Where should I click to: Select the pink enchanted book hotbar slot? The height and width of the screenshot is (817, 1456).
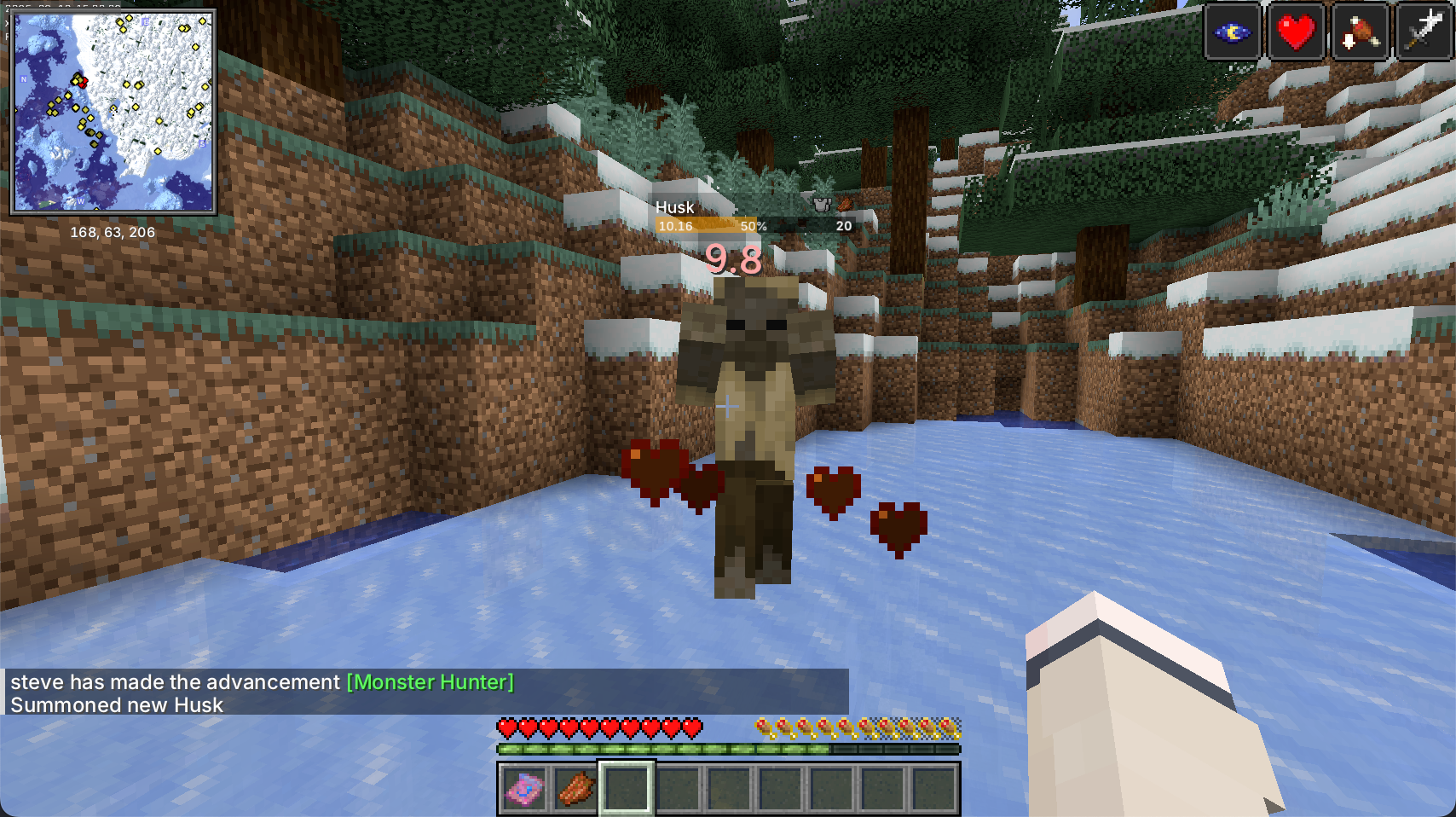(524, 789)
